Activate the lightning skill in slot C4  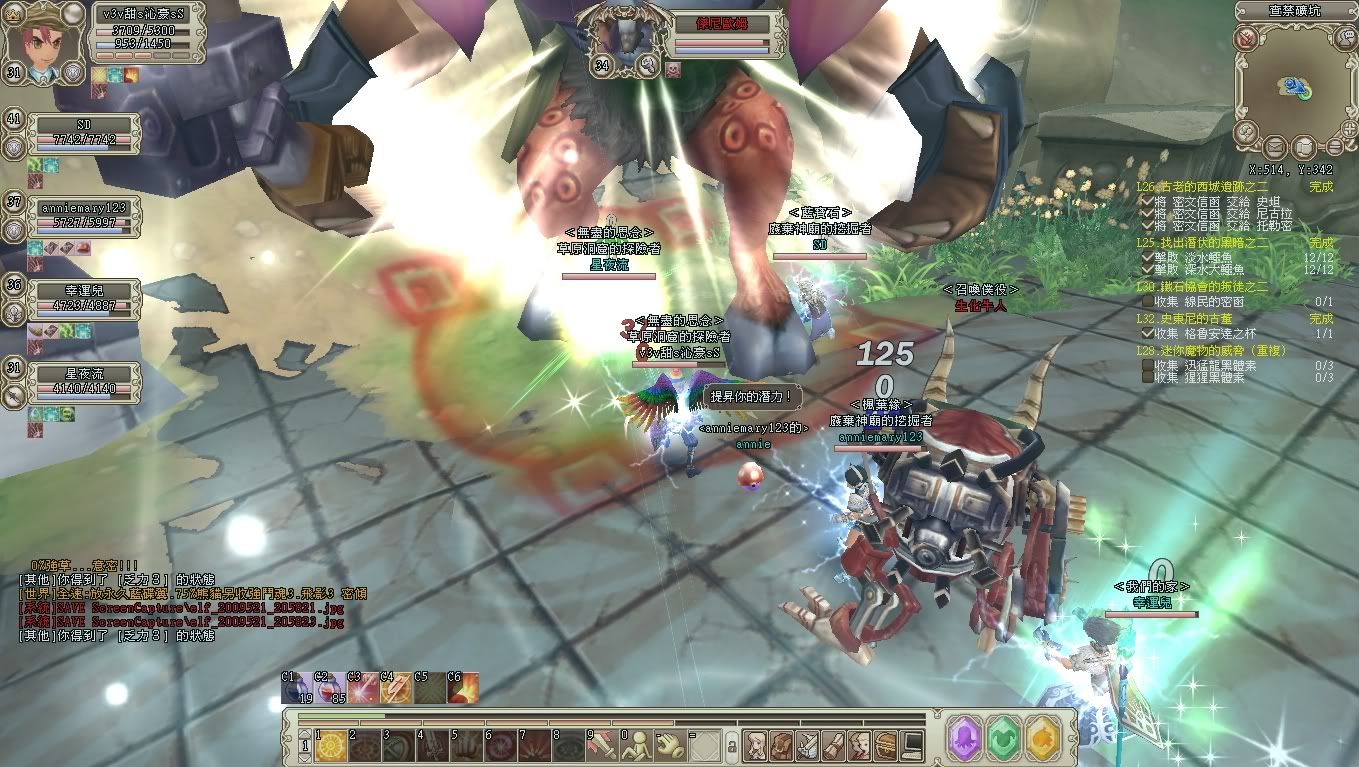point(396,688)
